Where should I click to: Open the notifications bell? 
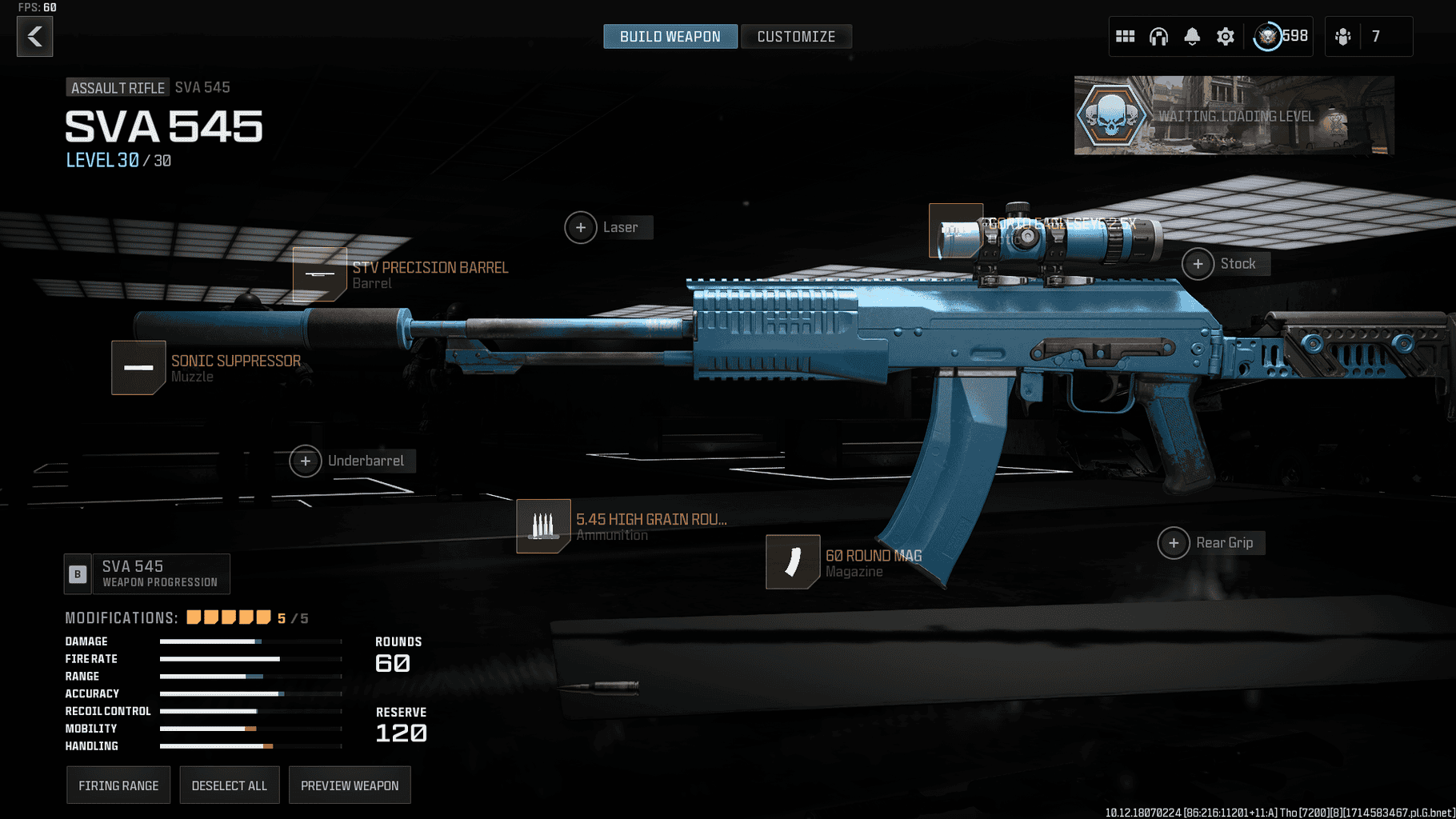pos(1192,36)
